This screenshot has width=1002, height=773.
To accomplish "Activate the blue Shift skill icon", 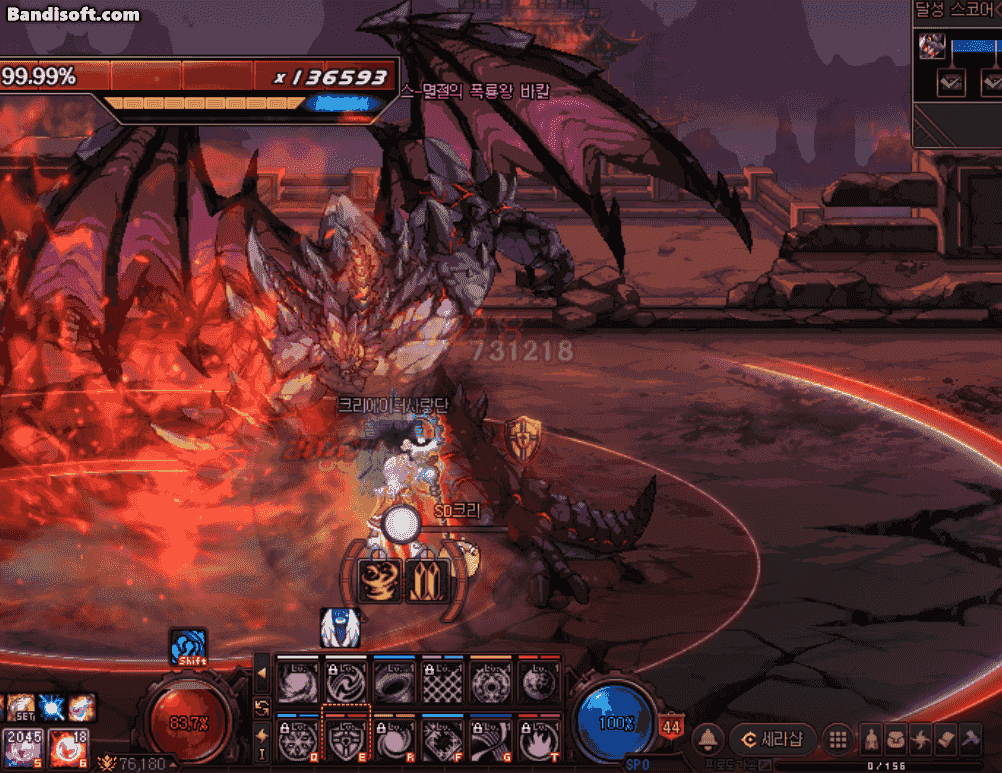I will 189,647.
